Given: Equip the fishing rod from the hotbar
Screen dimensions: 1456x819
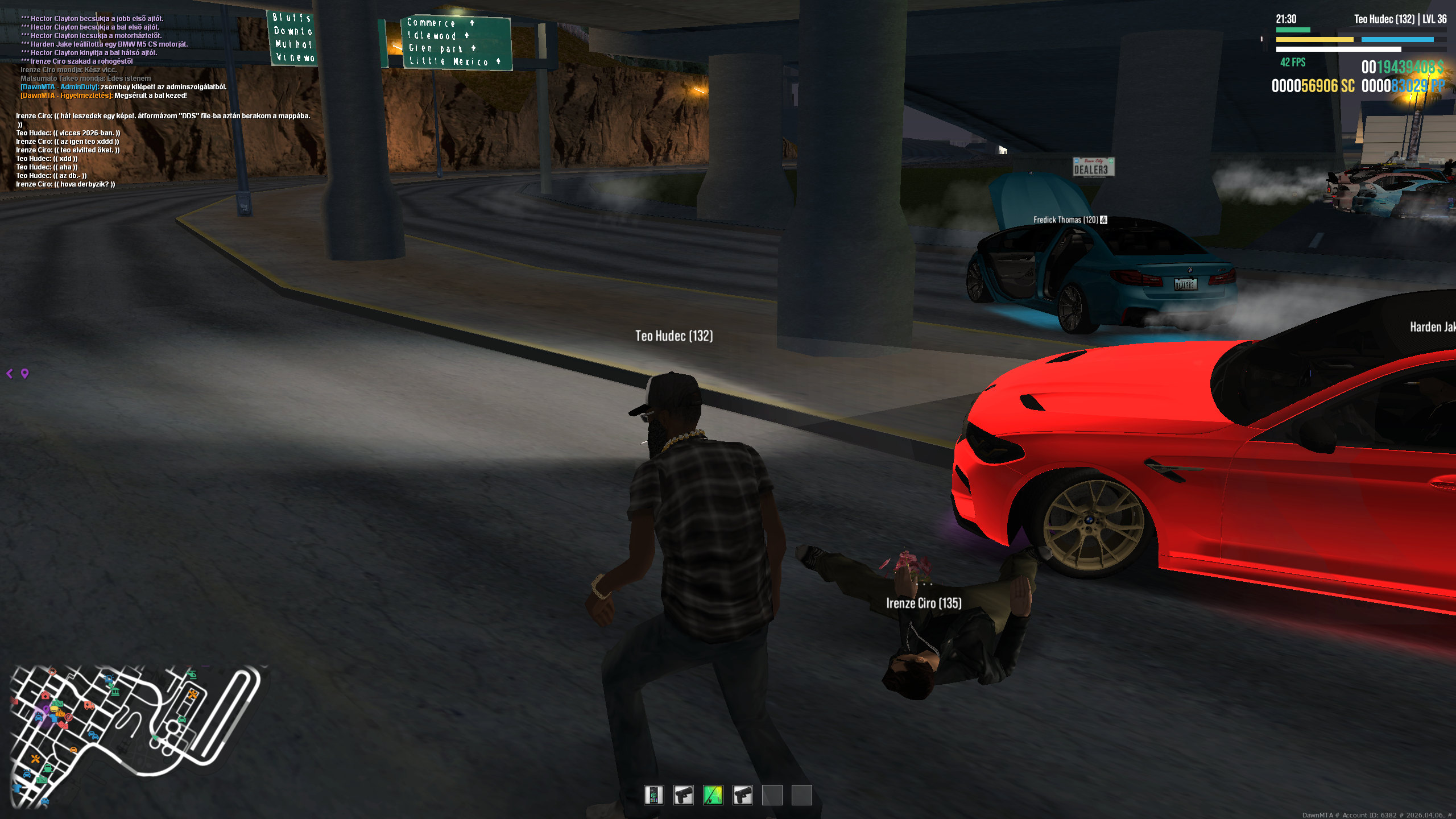Looking at the screenshot, I should coord(713,795).
